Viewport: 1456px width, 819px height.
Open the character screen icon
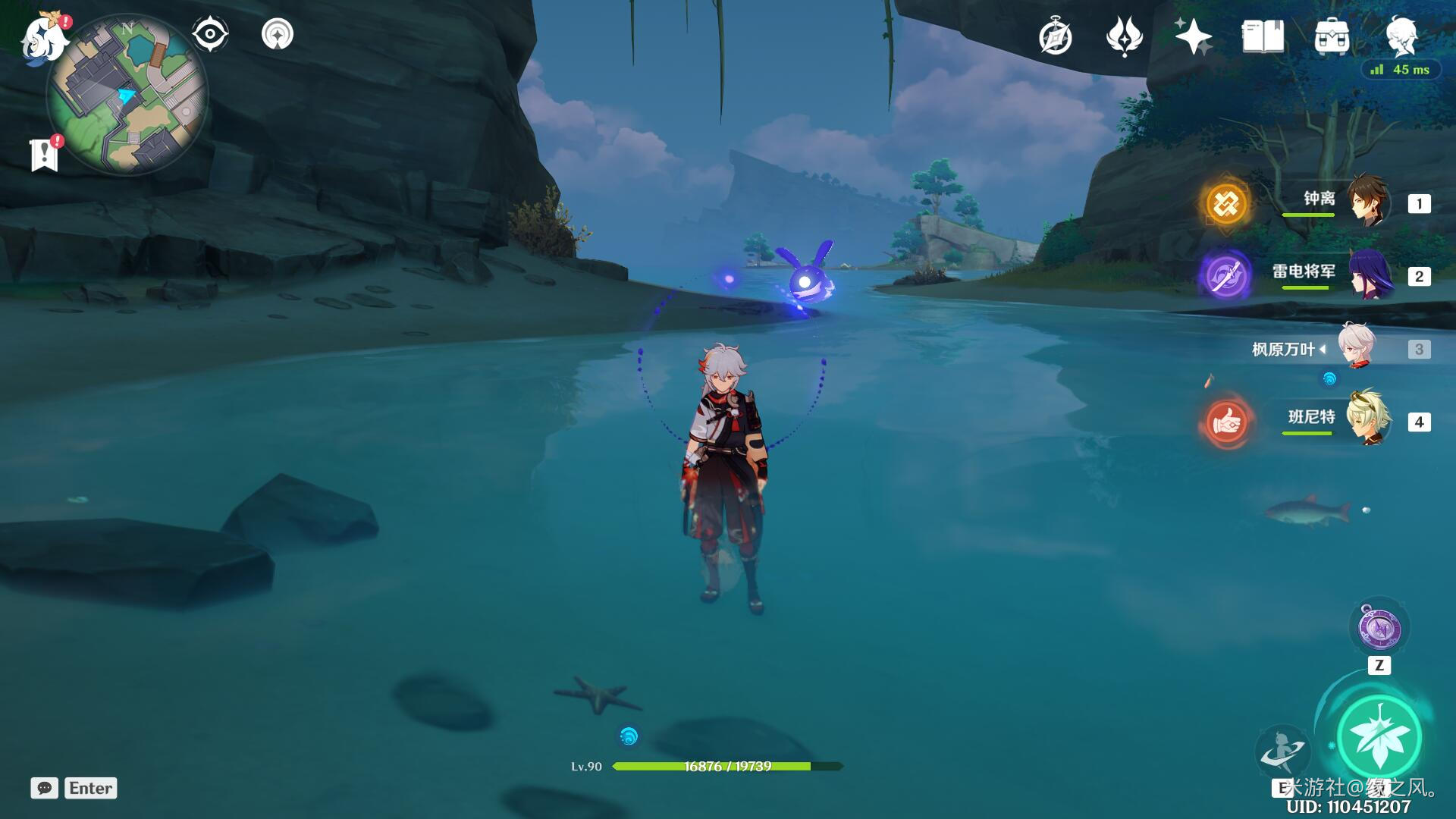(x=1401, y=35)
